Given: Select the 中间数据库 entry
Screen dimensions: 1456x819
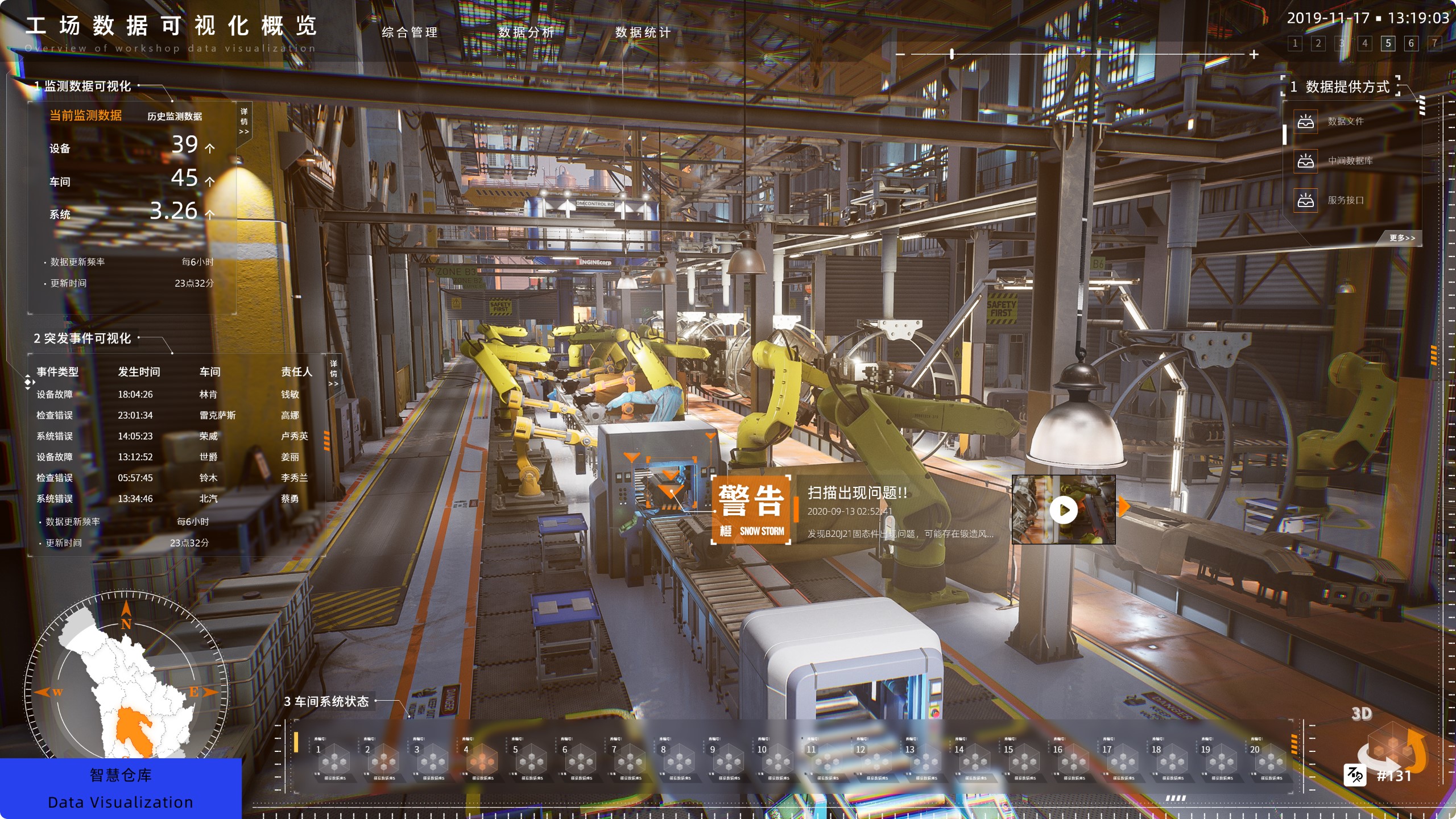Looking at the screenshot, I should pos(1350,161).
